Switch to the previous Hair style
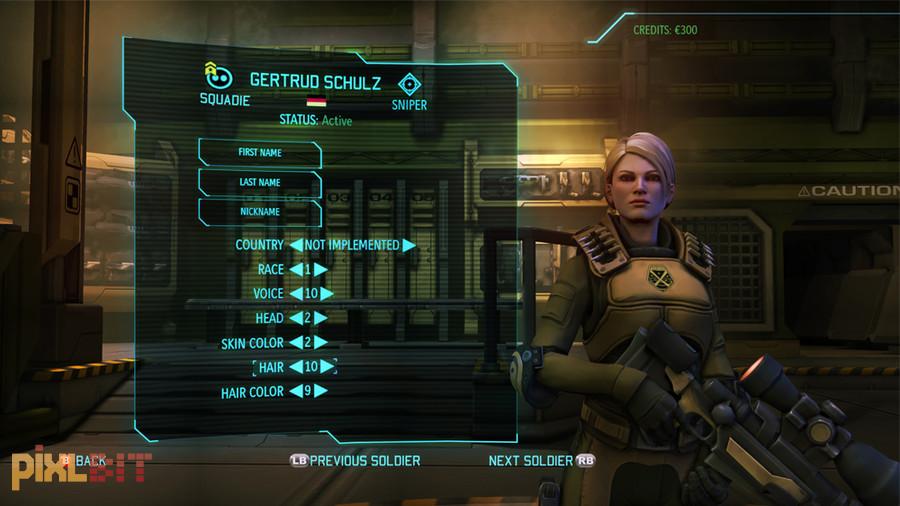The width and height of the screenshot is (900, 506). (x=296, y=367)
